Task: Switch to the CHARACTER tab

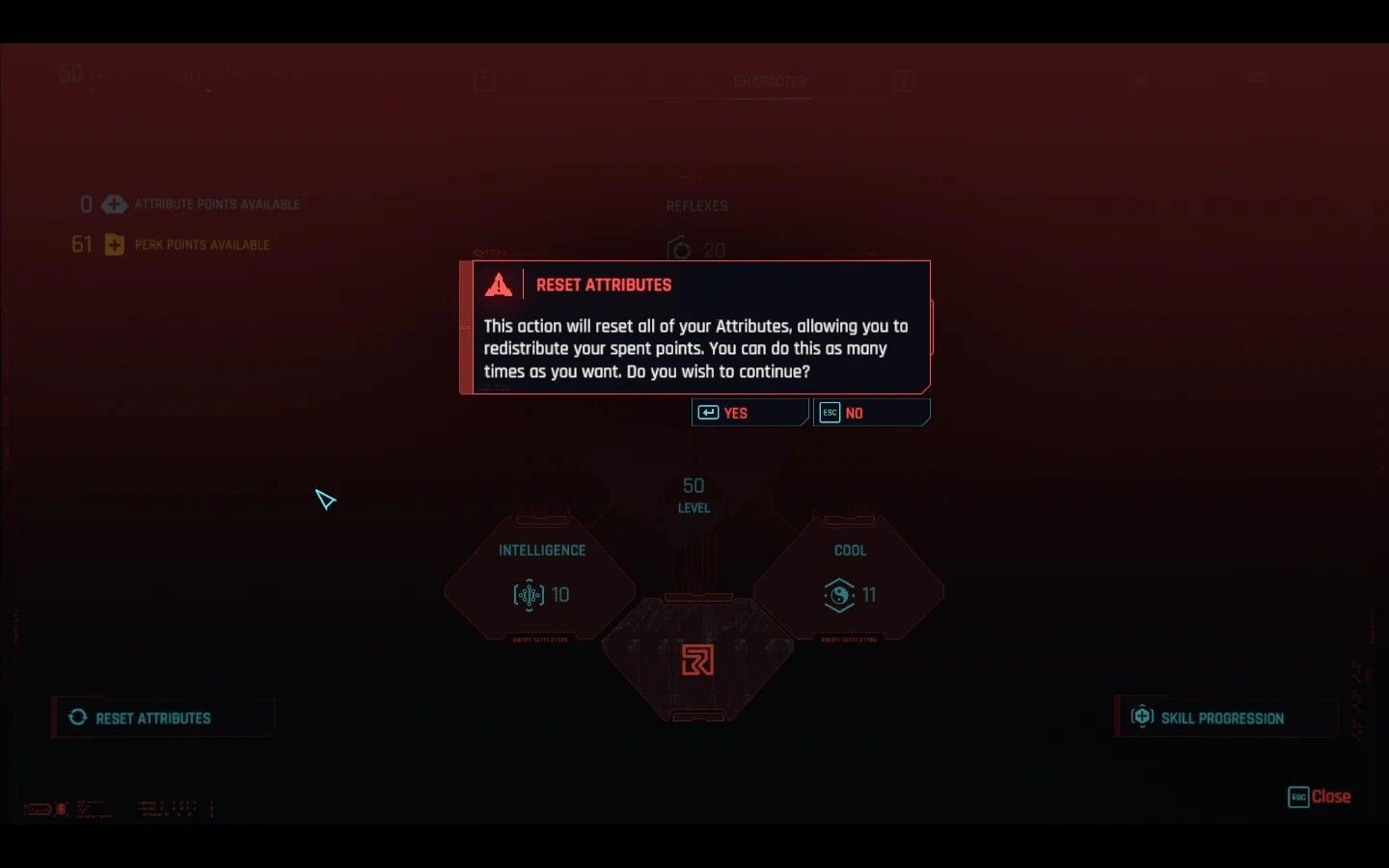Action: point(769,82)
